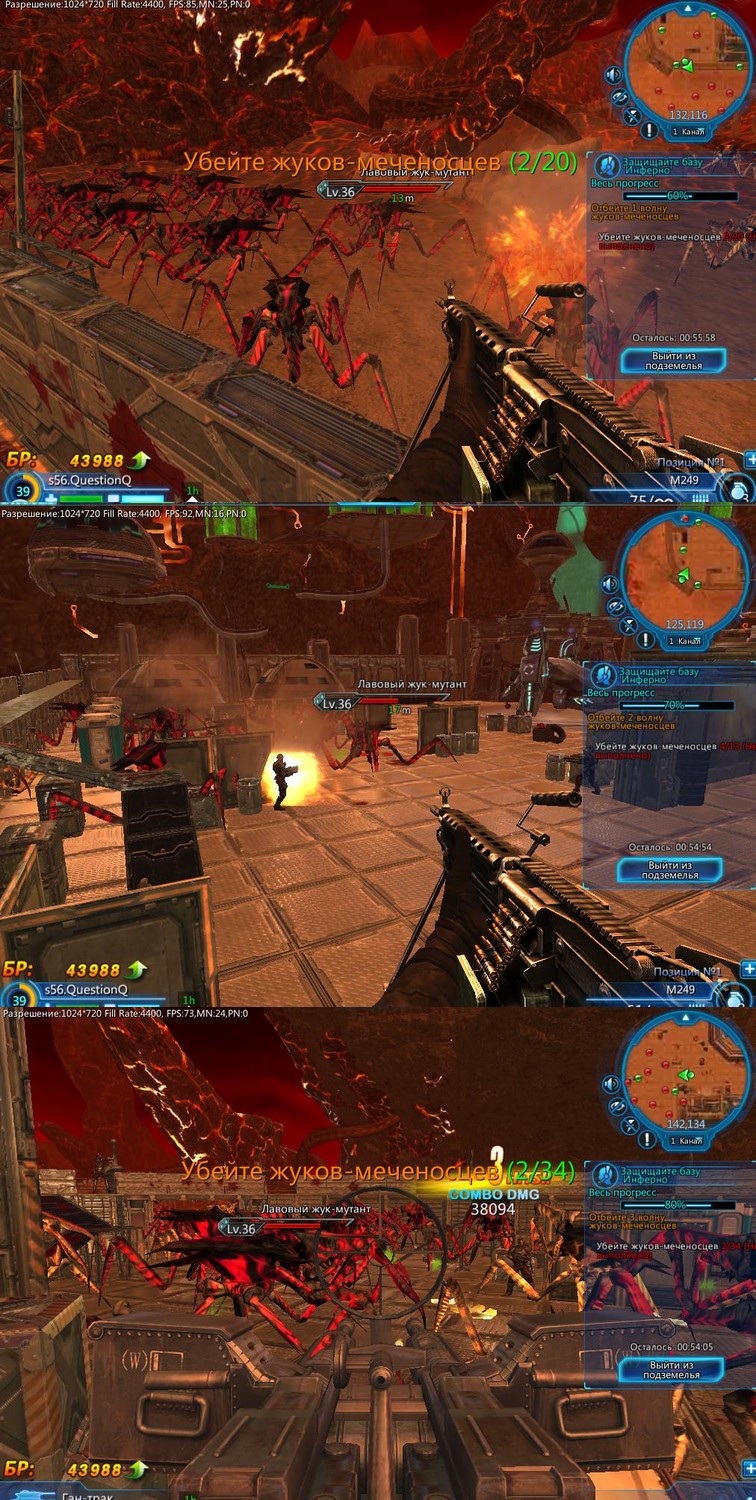Click the exit dungeon button below timer 00:54:54
The width and height of the screenshot is (756, 1500).
pyautogui.click(x=670, y=870)
